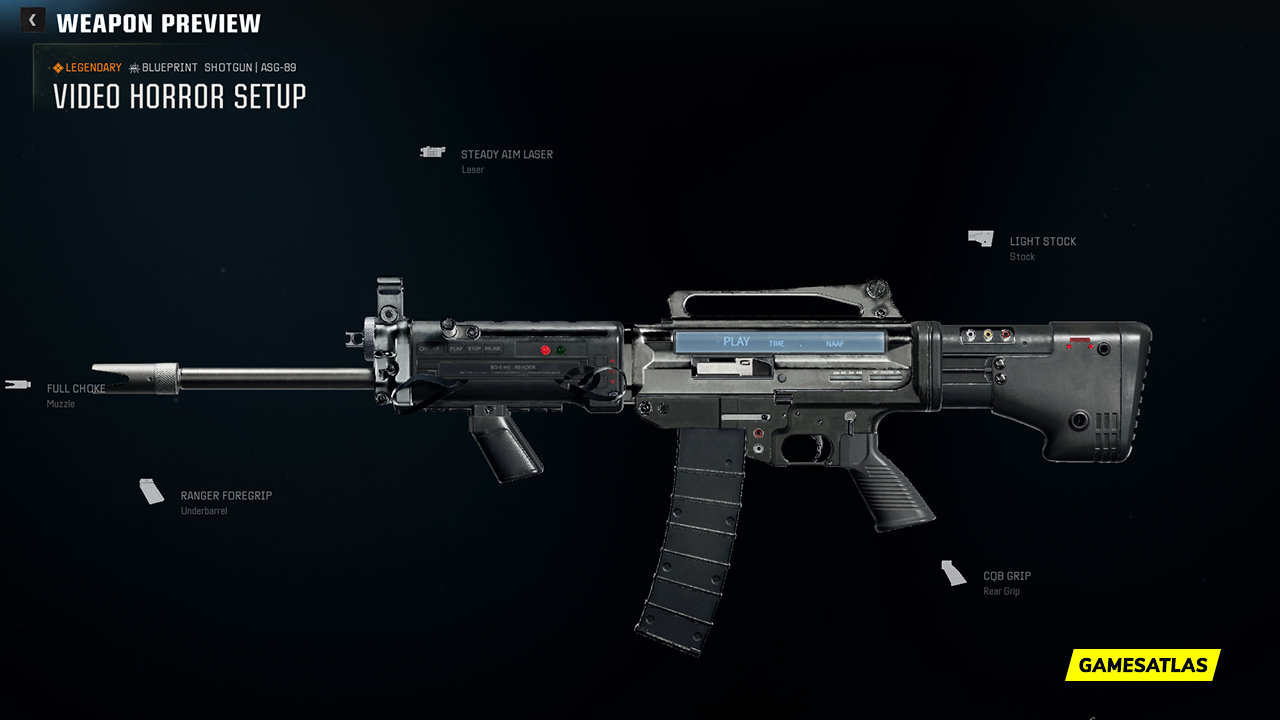Select the Ranger Foregrip underbarrel attachment
The width and height of the screenshot is (1280, 720).
pyautogui.click(x=225, y=496)
